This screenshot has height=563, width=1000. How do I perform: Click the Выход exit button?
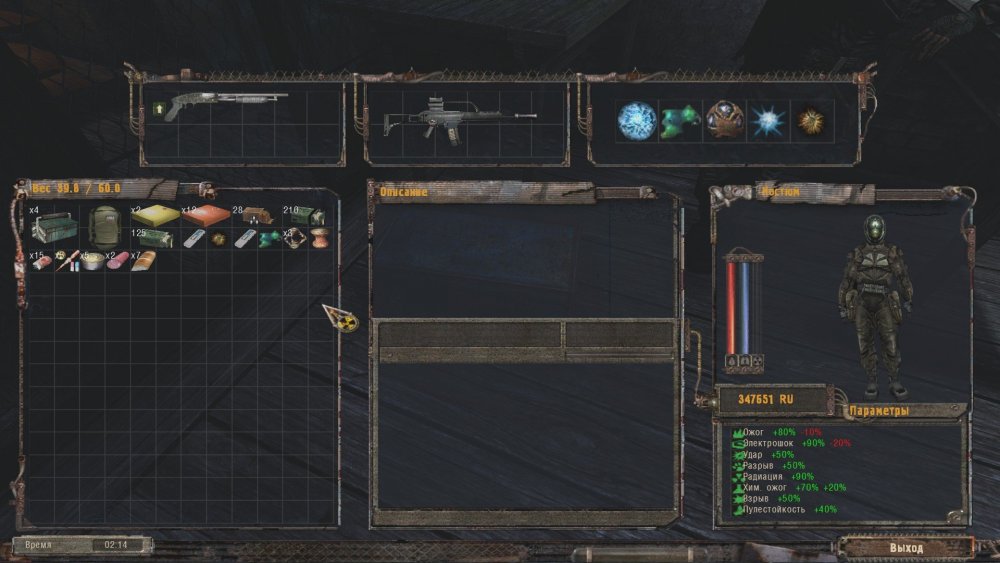[906, 548]
